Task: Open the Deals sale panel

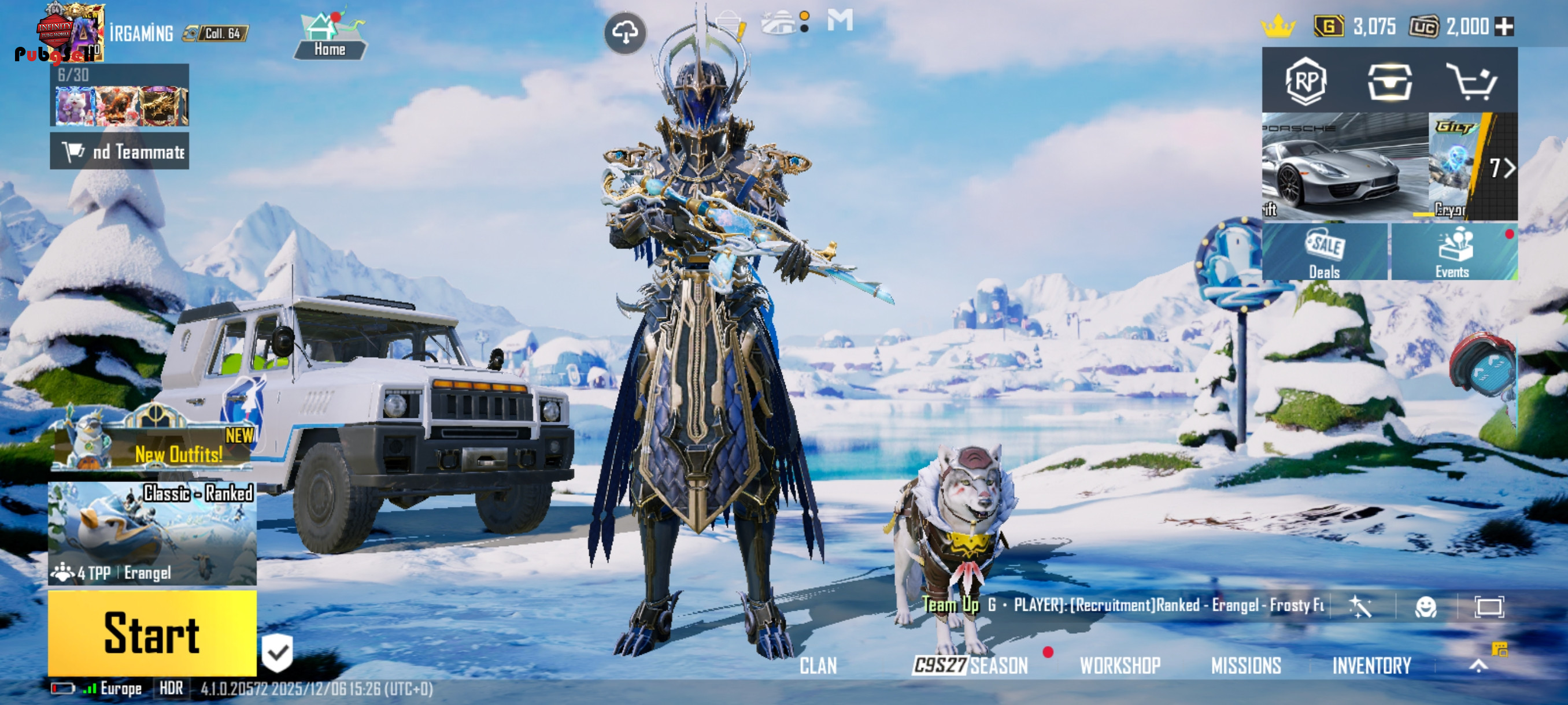Action: [1325, 252]
